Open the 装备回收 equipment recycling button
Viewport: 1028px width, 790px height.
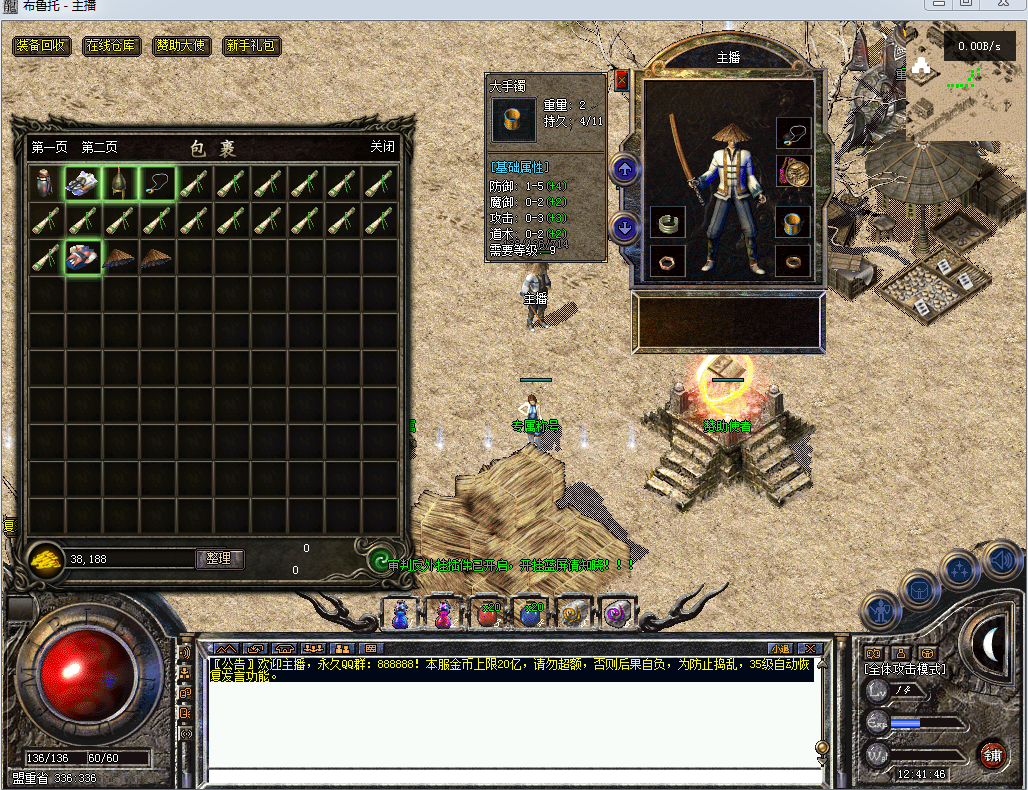(x=42, y=46)
